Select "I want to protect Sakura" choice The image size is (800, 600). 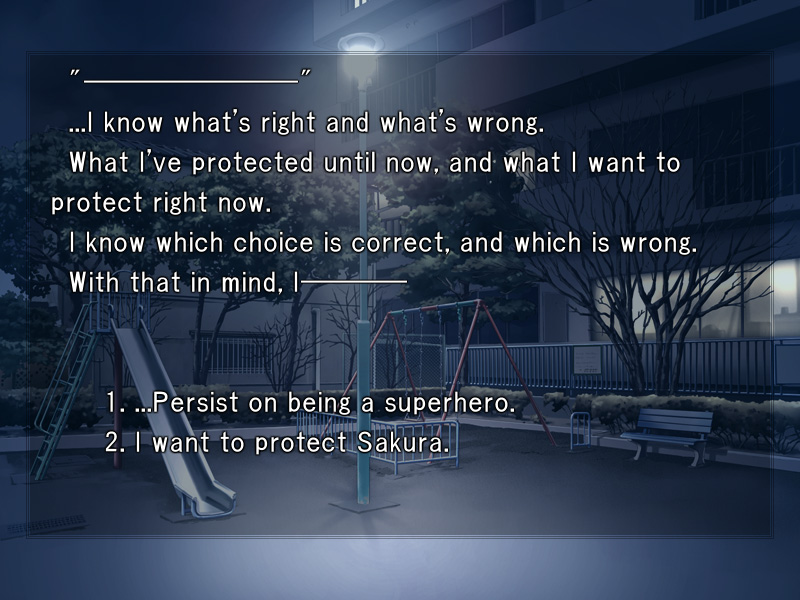click(x=277, y=443)
